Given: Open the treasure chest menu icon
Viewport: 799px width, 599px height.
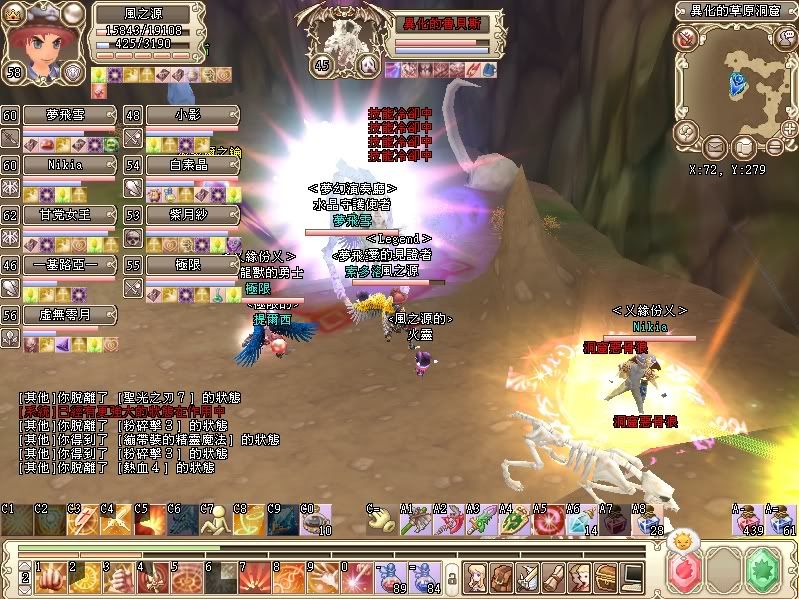Looking at the screenshot, I should (606, 575).
